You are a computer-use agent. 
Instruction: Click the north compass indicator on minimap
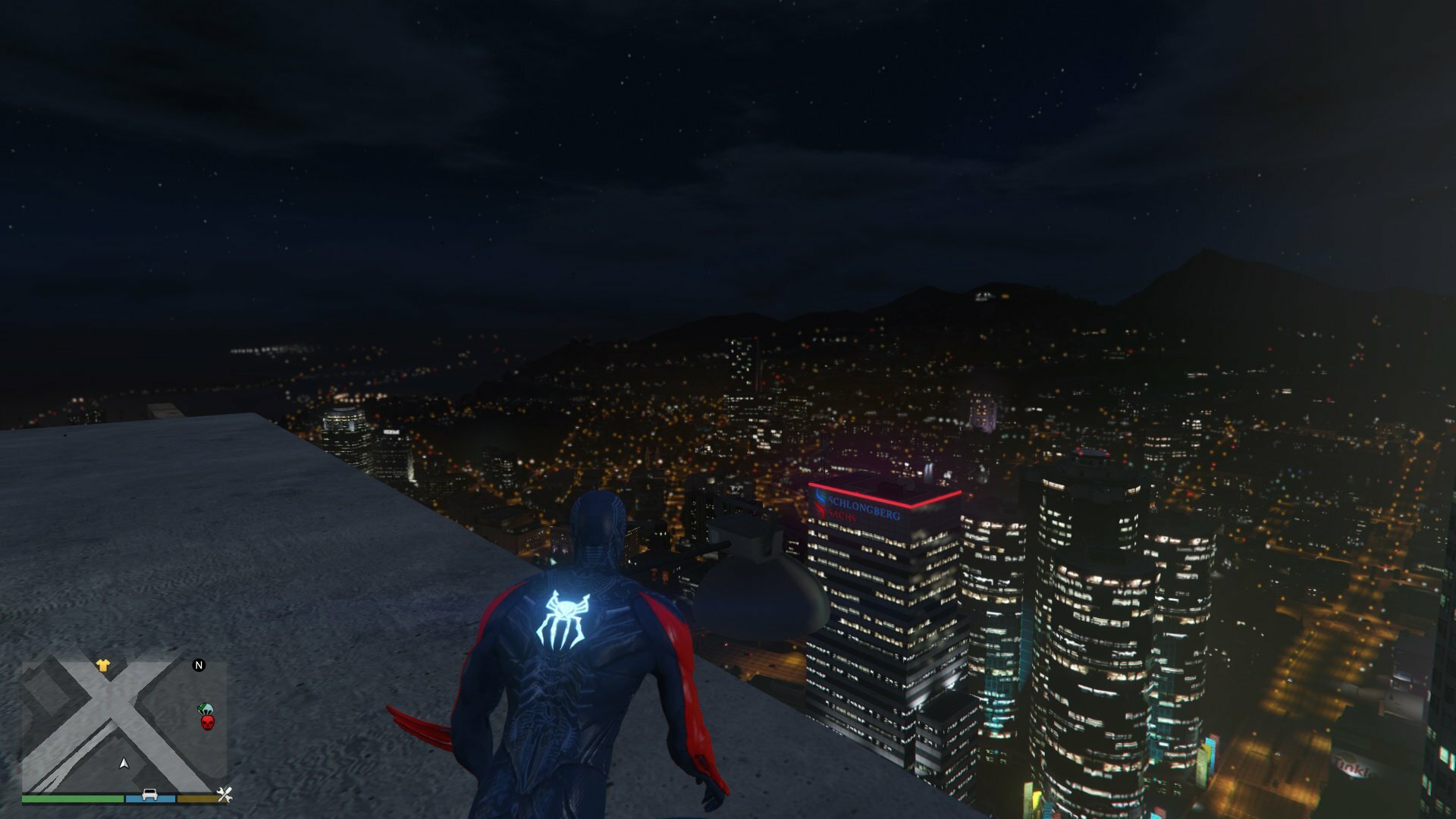click(199, 665)
